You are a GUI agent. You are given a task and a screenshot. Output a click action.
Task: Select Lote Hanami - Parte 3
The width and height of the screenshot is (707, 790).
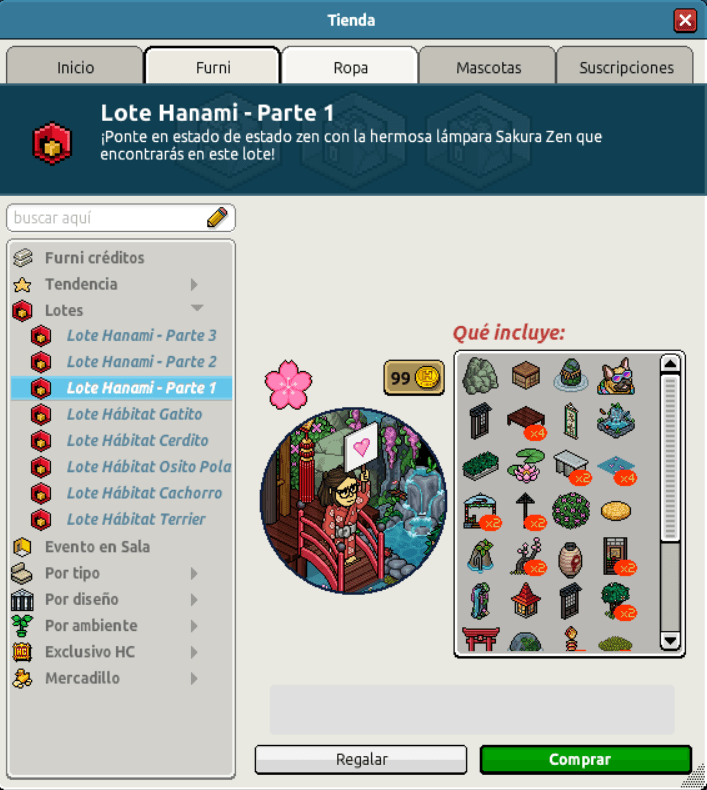(x=141, y=335)
